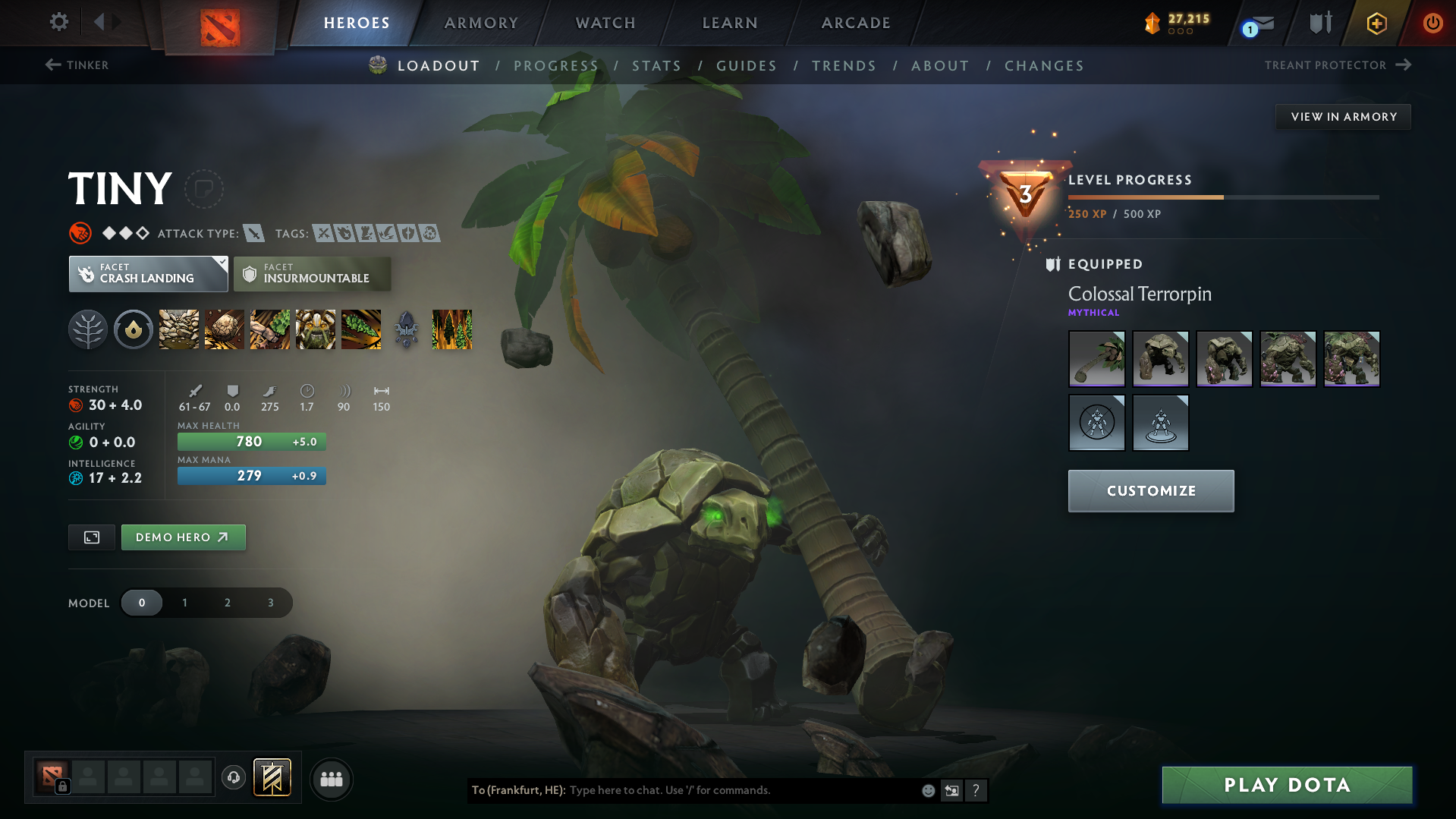Image resolution: width=1456 pixels, height=819 pixels.
Task: Go back to previous hero Tinker
Action: point(77,65)
